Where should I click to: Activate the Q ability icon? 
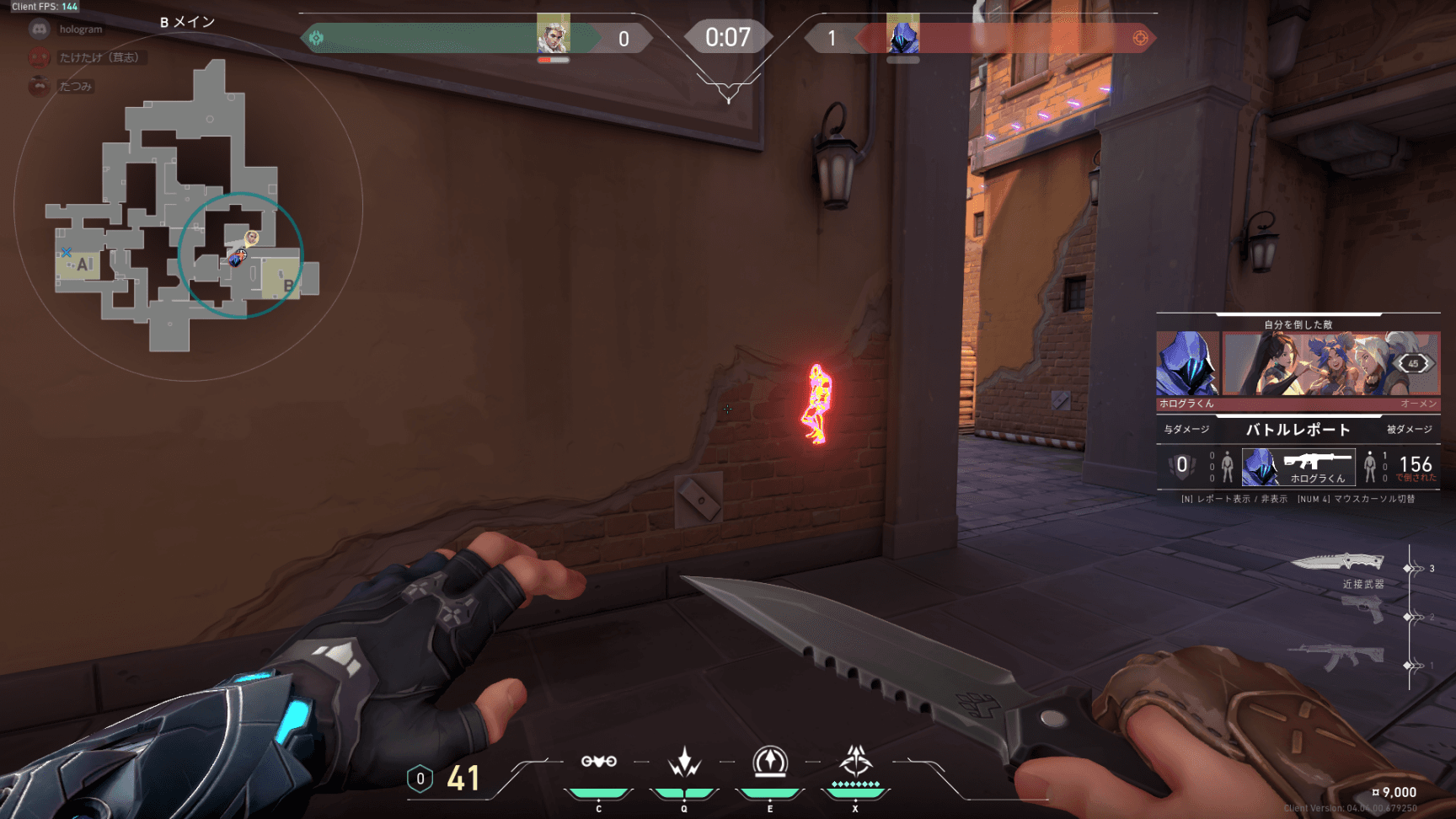click(684, 763)
